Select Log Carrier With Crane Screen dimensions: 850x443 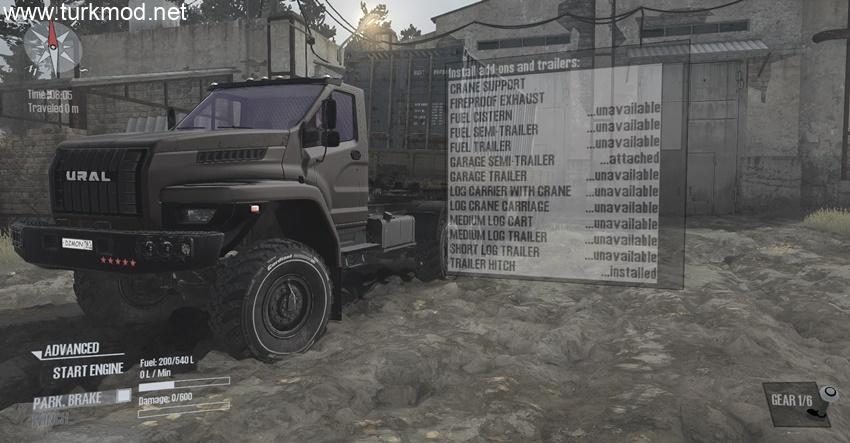click(x=510, y=190)
